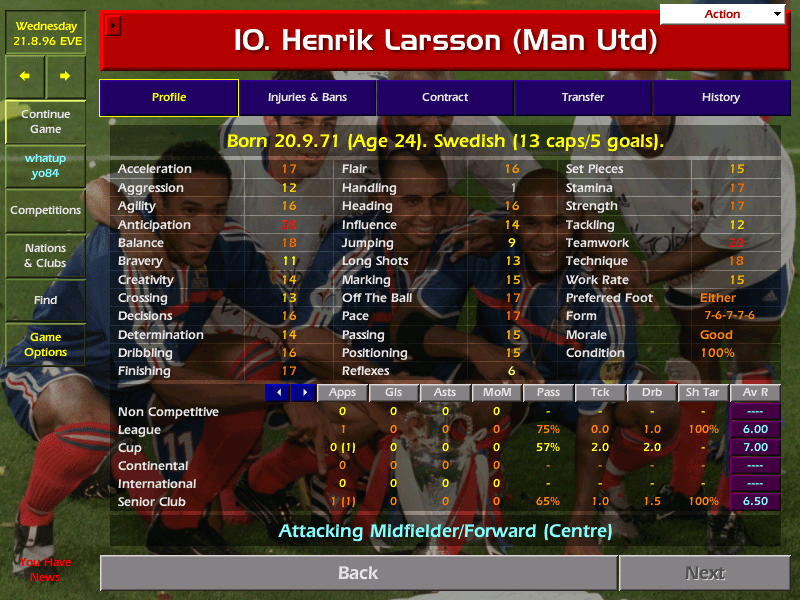Open the Contract tab

click(x=445, y=97)
